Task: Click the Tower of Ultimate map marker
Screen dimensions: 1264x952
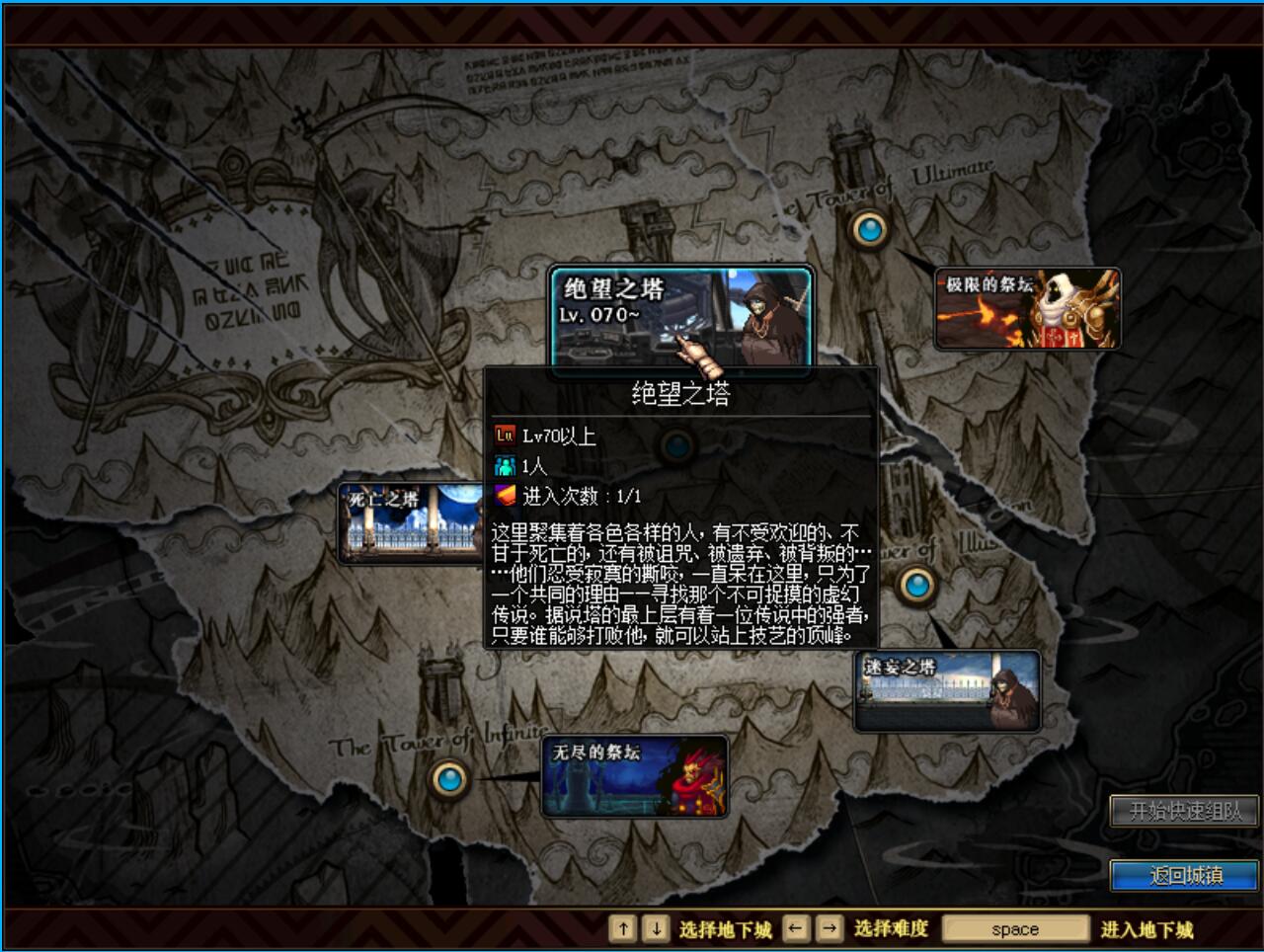Action: point(869,229)
